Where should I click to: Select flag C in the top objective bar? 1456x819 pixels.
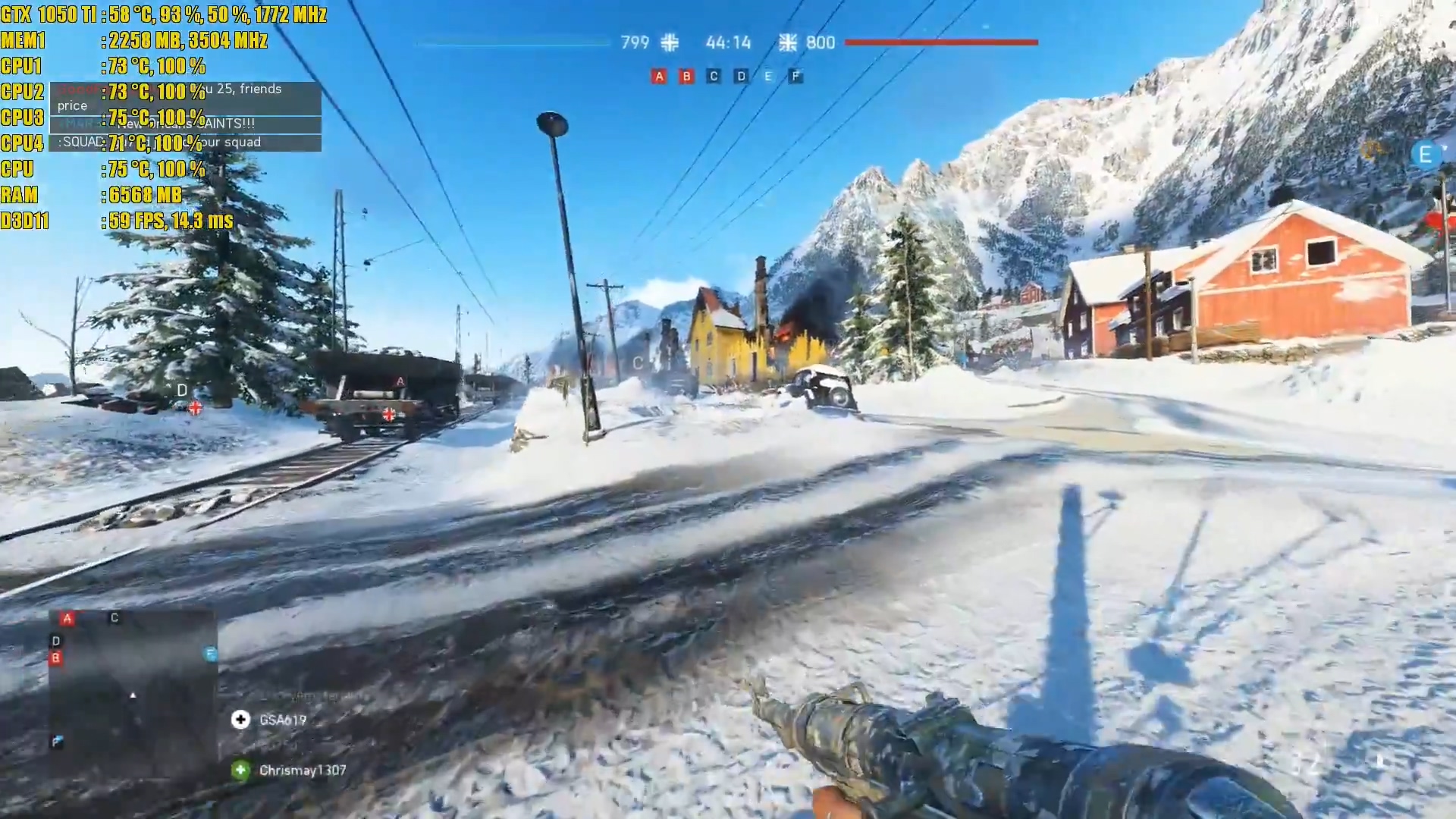(714, 76)
